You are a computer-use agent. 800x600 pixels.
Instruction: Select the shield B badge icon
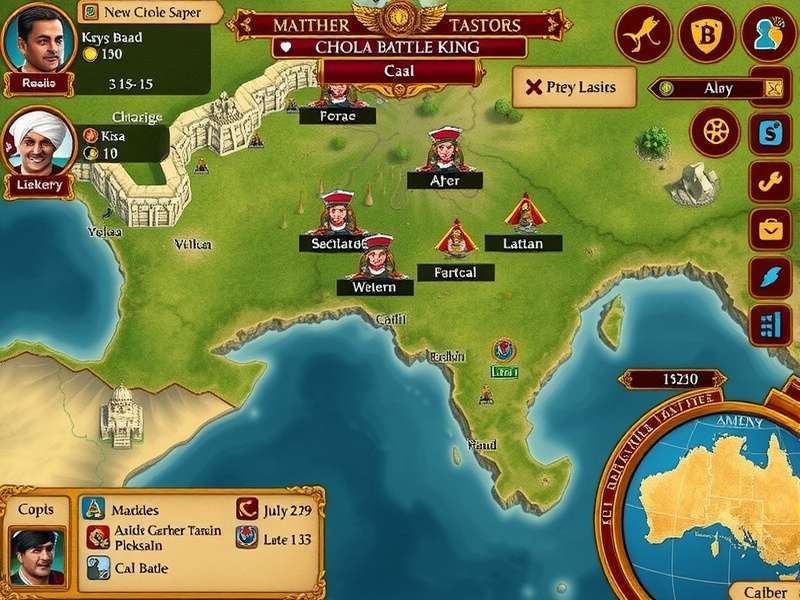(706, 35)
